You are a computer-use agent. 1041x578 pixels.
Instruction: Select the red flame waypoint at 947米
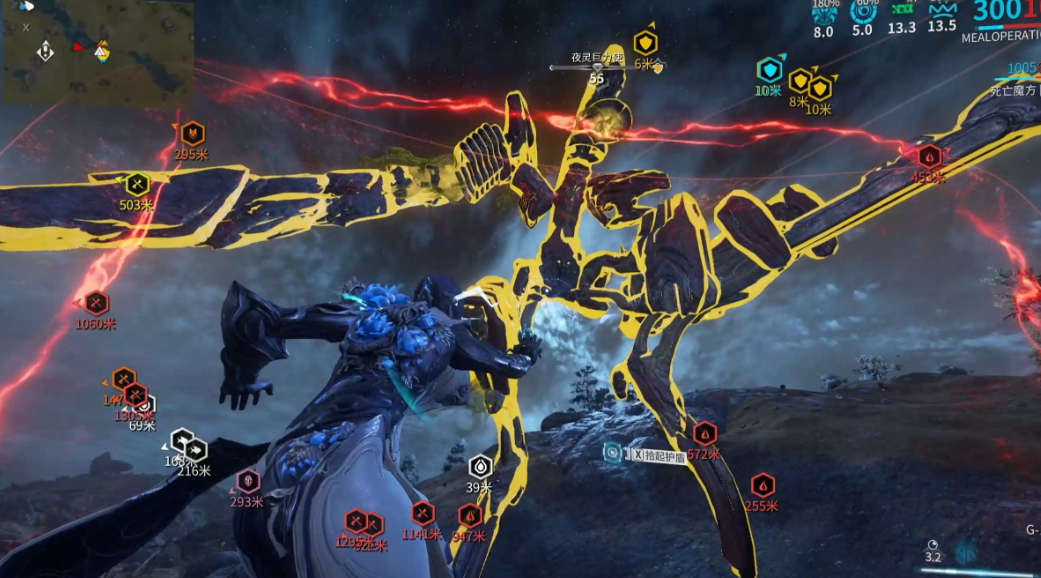point(470,516)
